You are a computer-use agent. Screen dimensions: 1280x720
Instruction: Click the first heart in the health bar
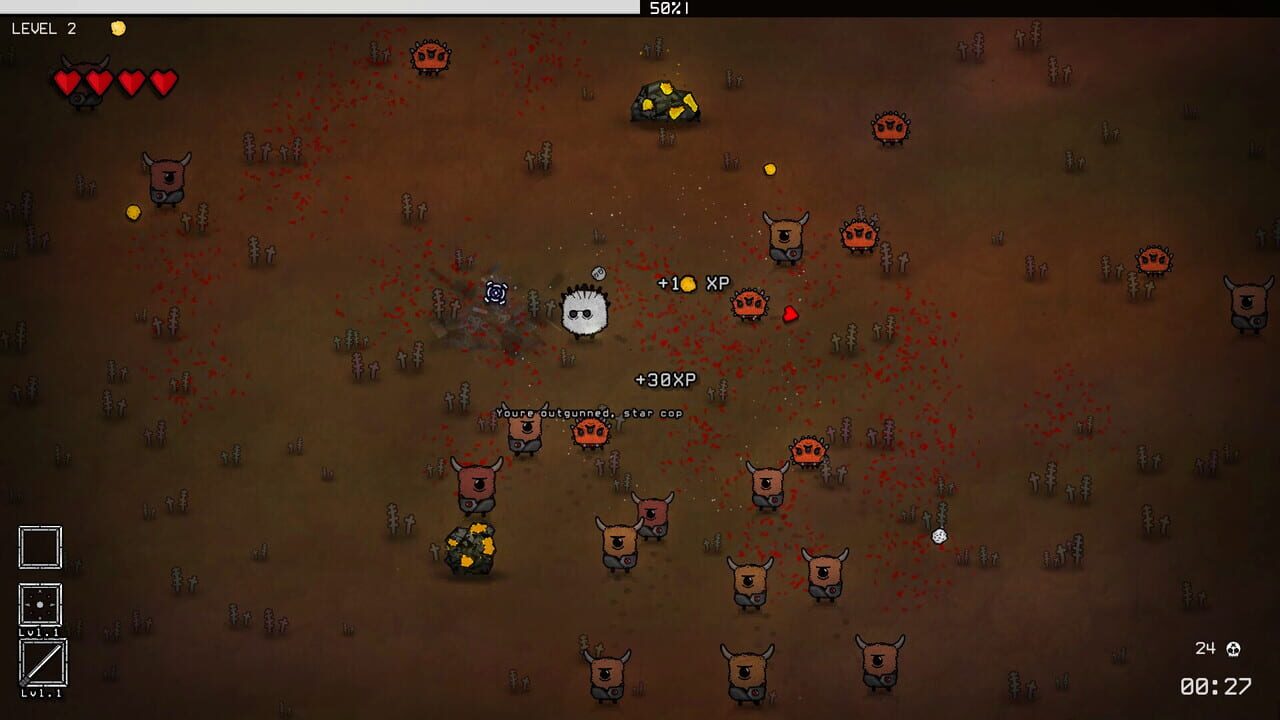click(66, 85)
